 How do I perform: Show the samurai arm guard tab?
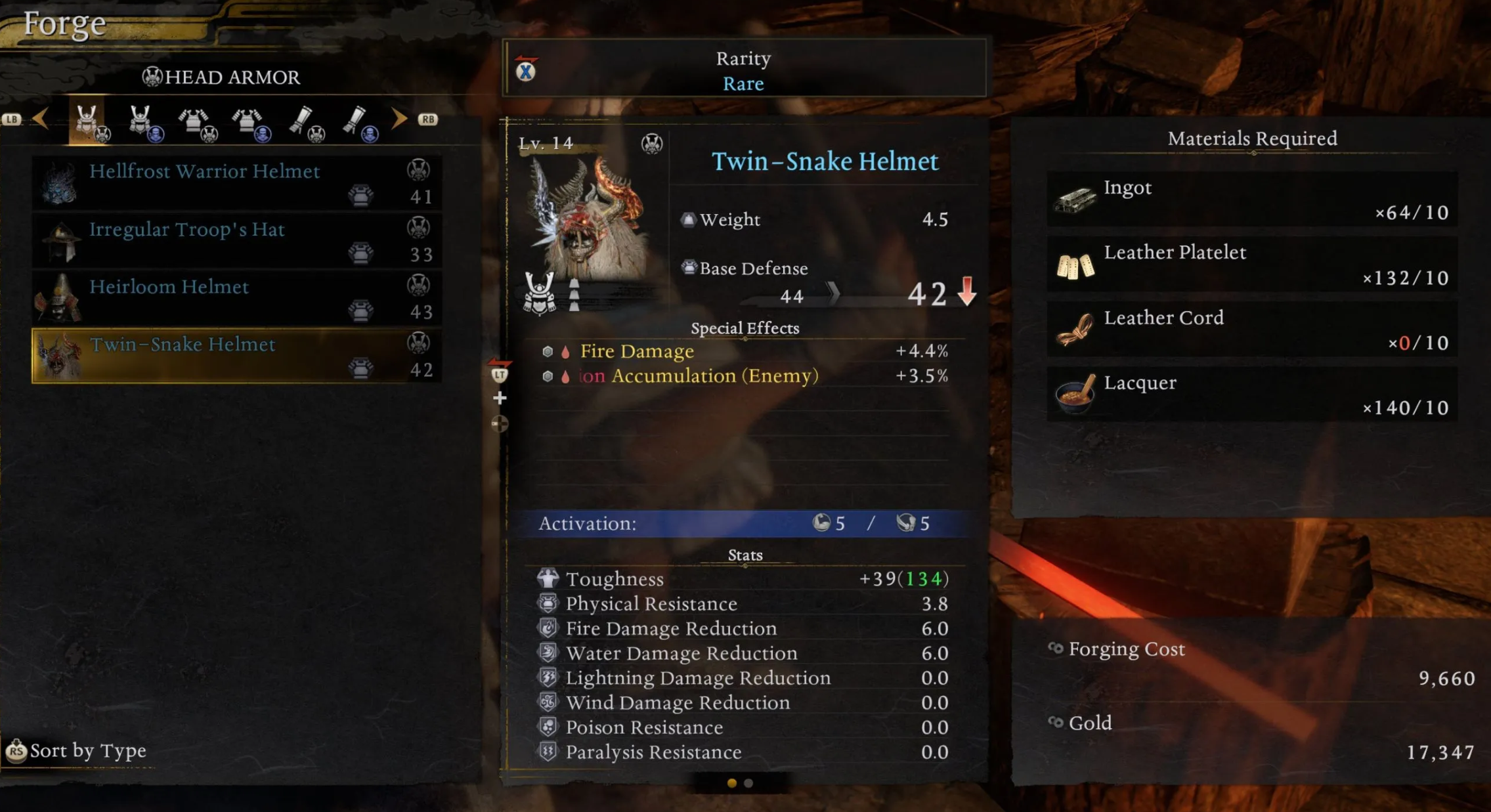[304, 121]
